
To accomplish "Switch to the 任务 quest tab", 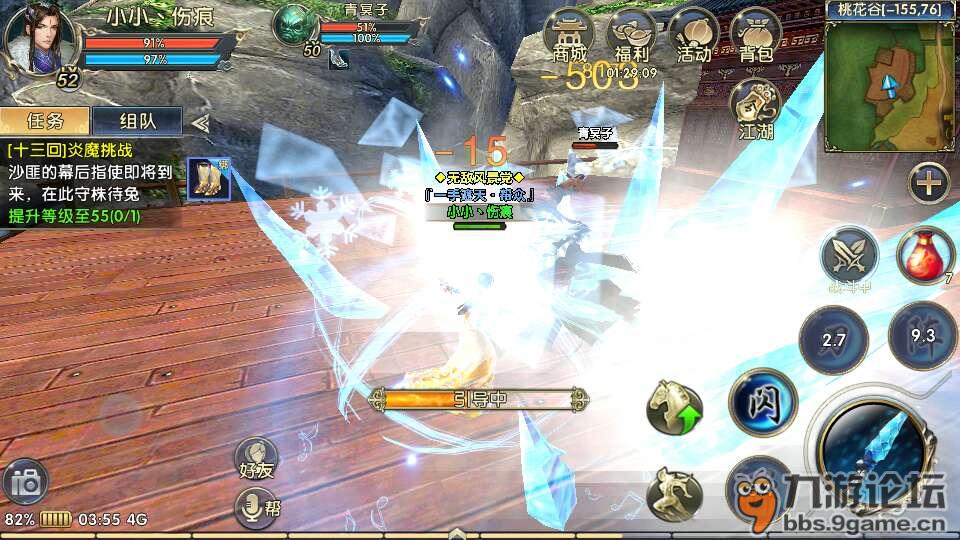I will [x=45, y=121].
